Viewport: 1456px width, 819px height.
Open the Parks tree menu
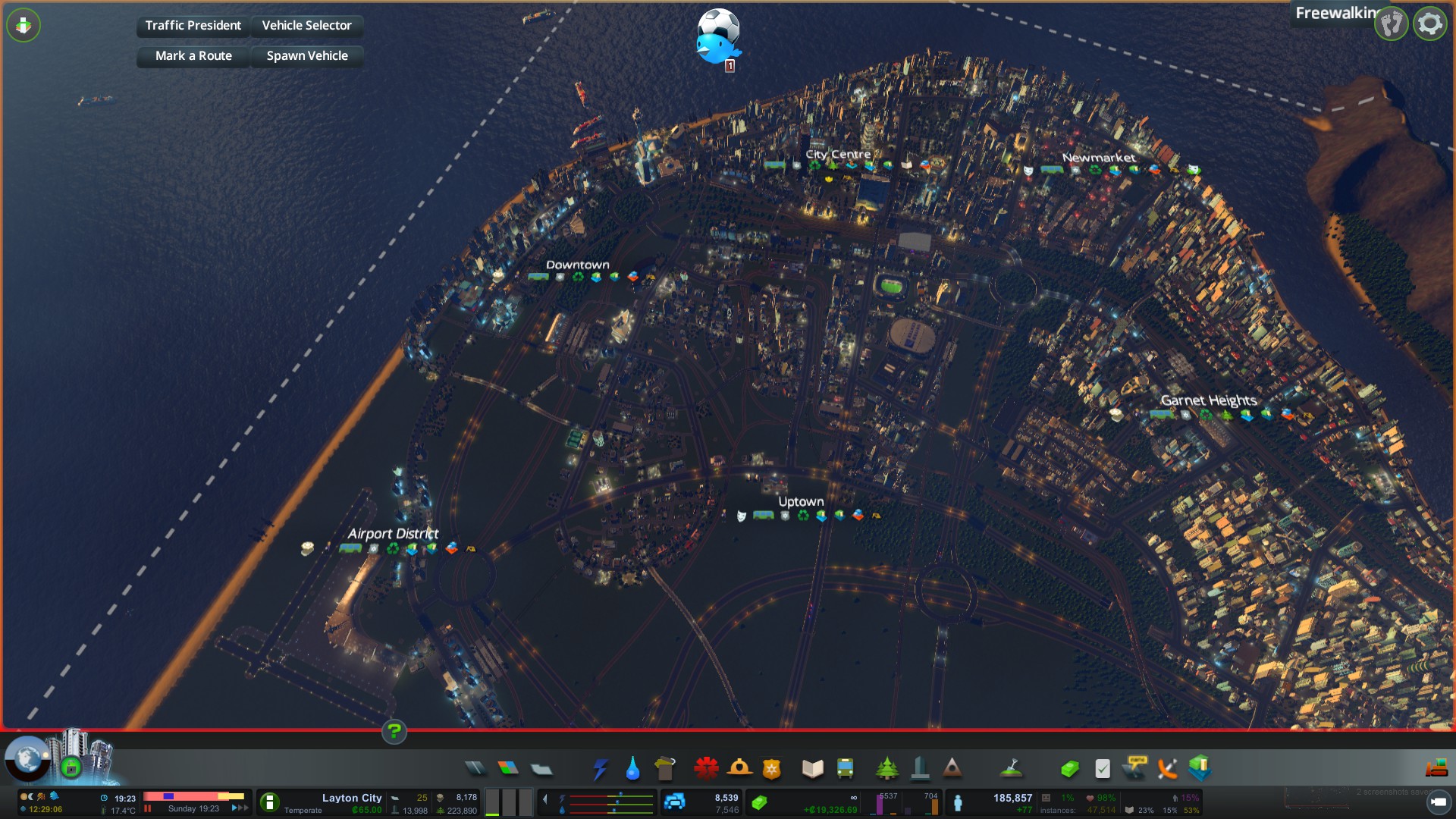(886, 769)
